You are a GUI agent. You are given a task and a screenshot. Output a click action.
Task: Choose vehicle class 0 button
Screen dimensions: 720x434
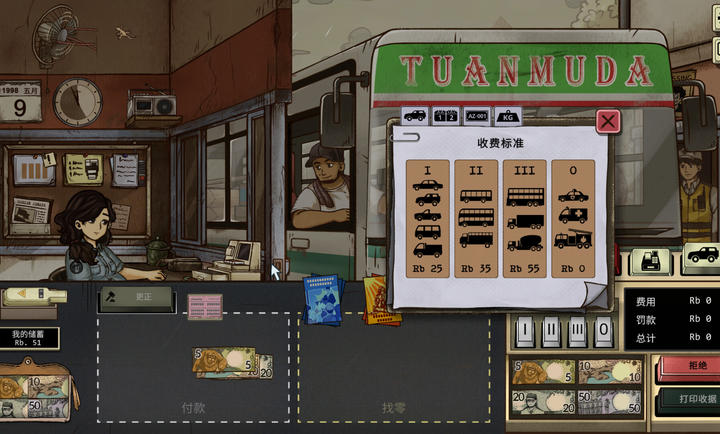(x=602, y=331)
